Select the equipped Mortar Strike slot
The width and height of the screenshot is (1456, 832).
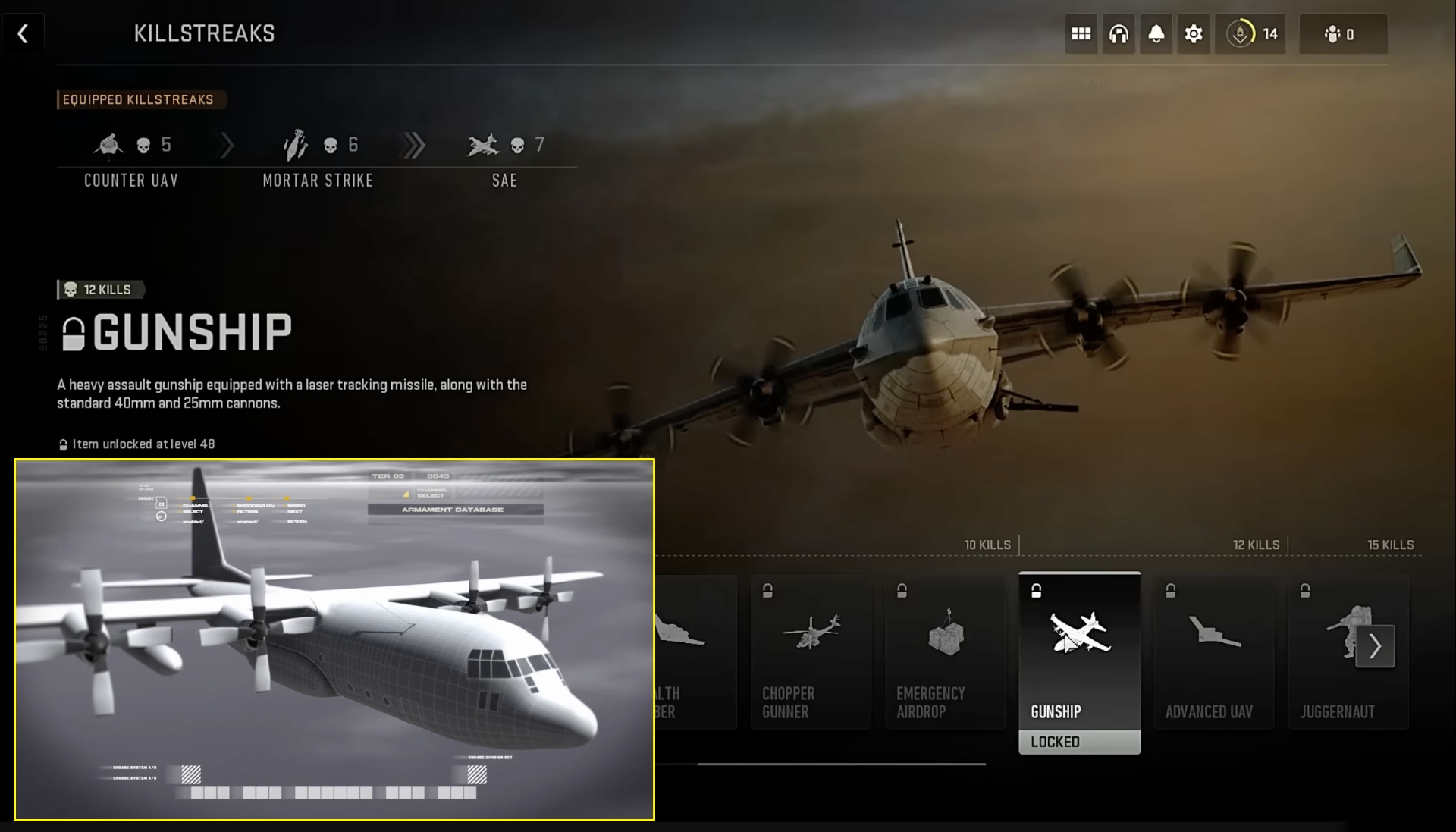[318, 155]
